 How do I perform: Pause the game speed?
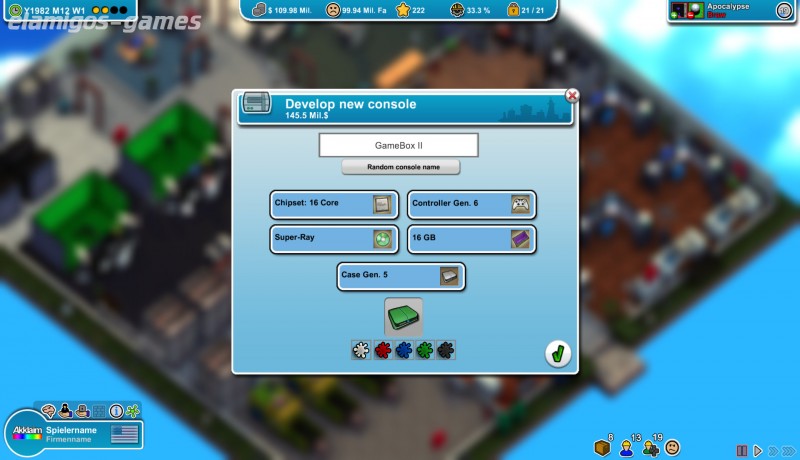click(x=742, y=450)
